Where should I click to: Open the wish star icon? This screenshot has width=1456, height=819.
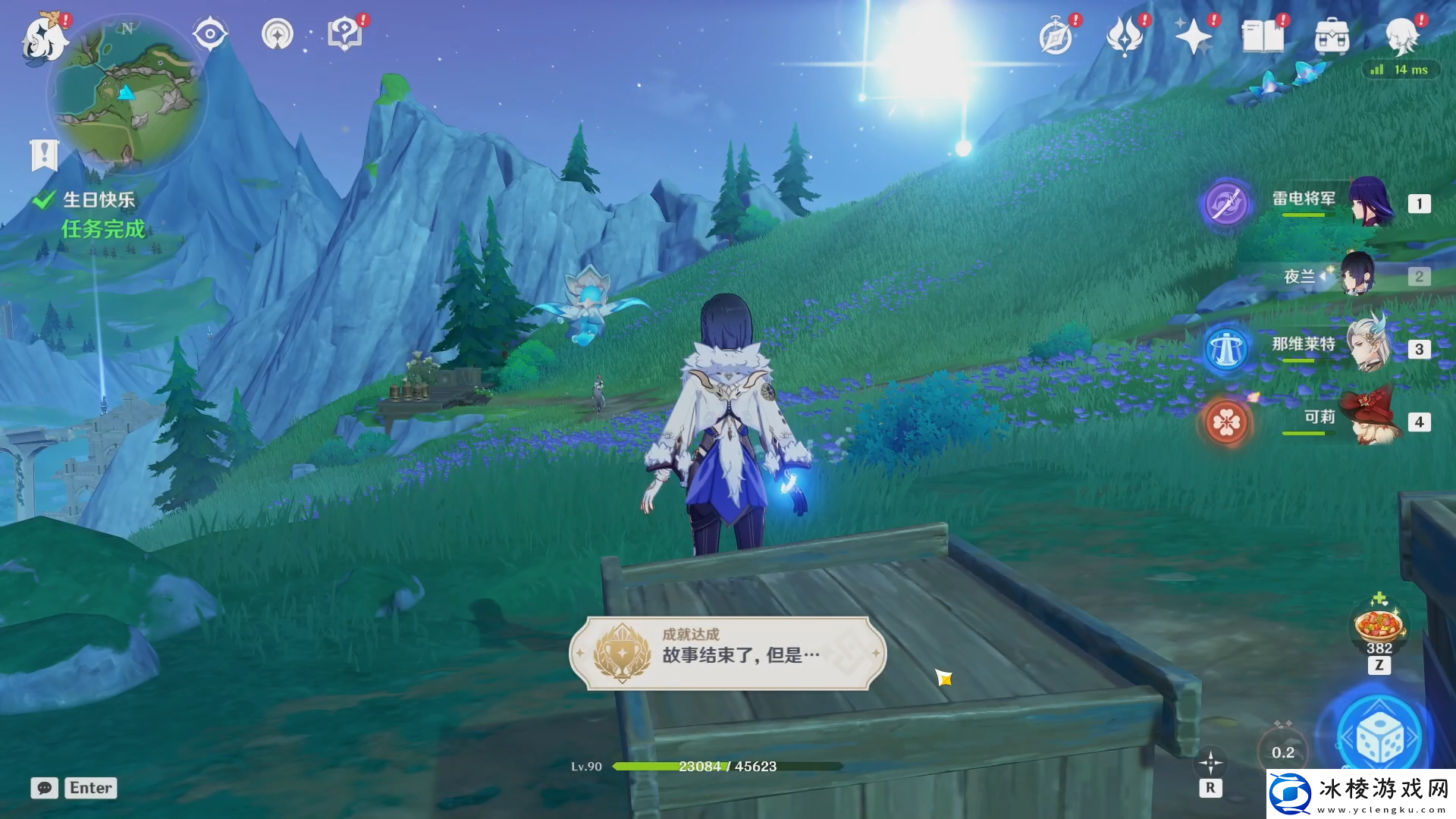coord(1193,36)
